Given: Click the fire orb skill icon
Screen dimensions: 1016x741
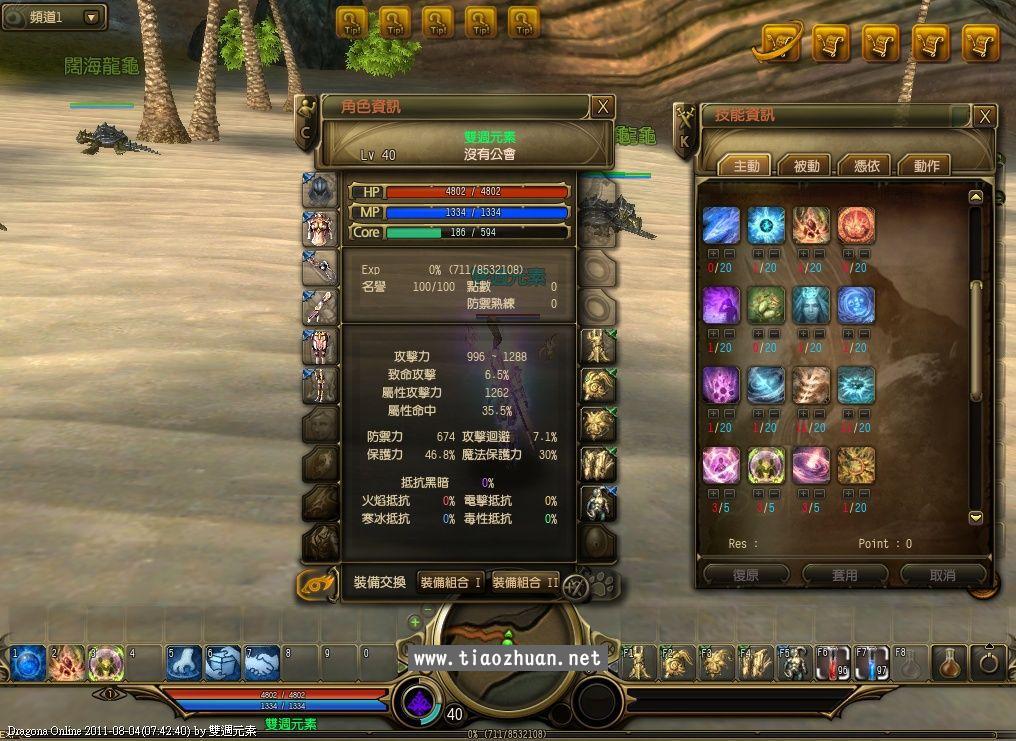Looking at the screenshot, I should point(856,226).
